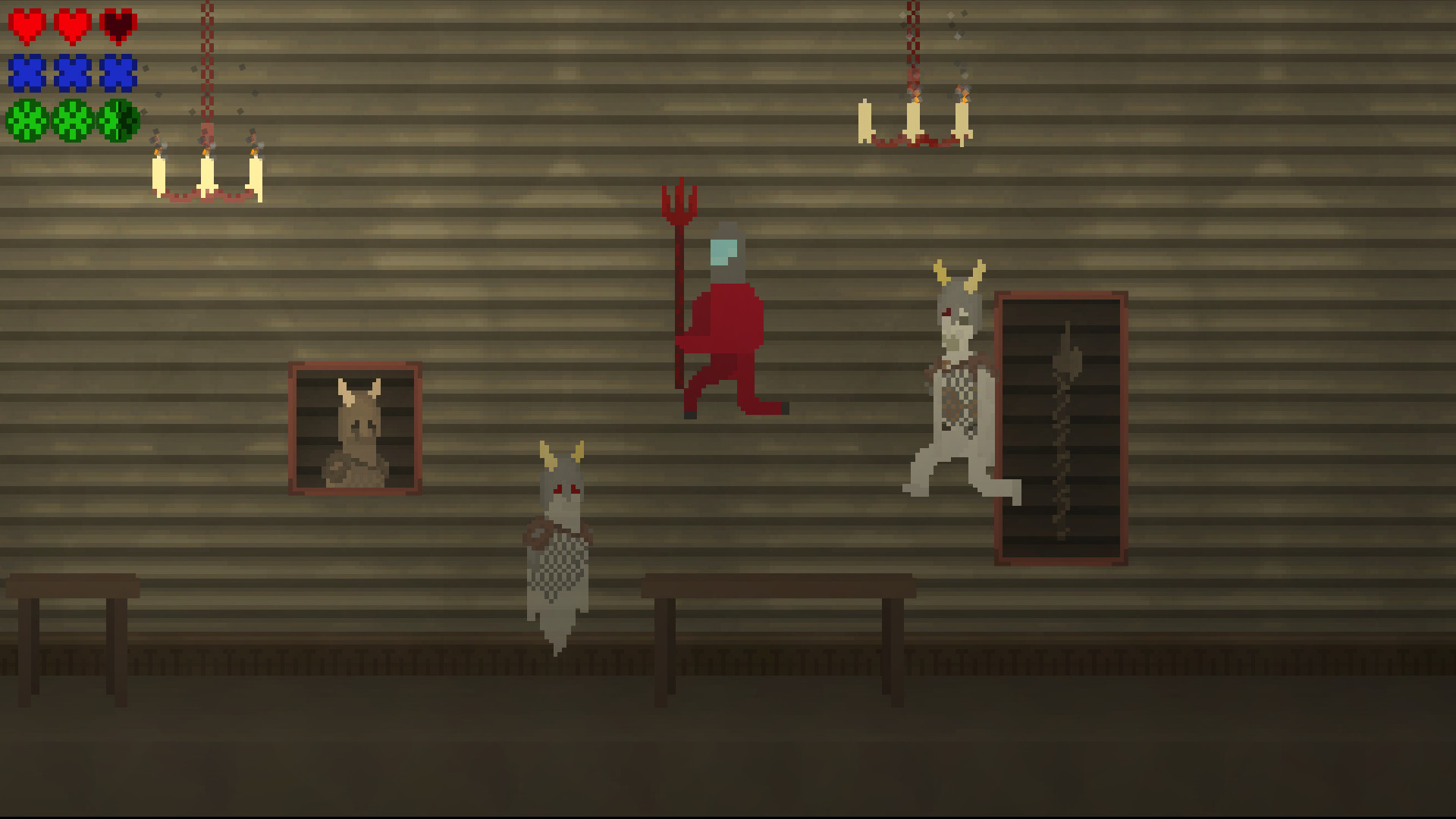Toggle the second blue cross indicator
Image resolution: width=1456 pixels, height=819 pixels.
(71, 72)
